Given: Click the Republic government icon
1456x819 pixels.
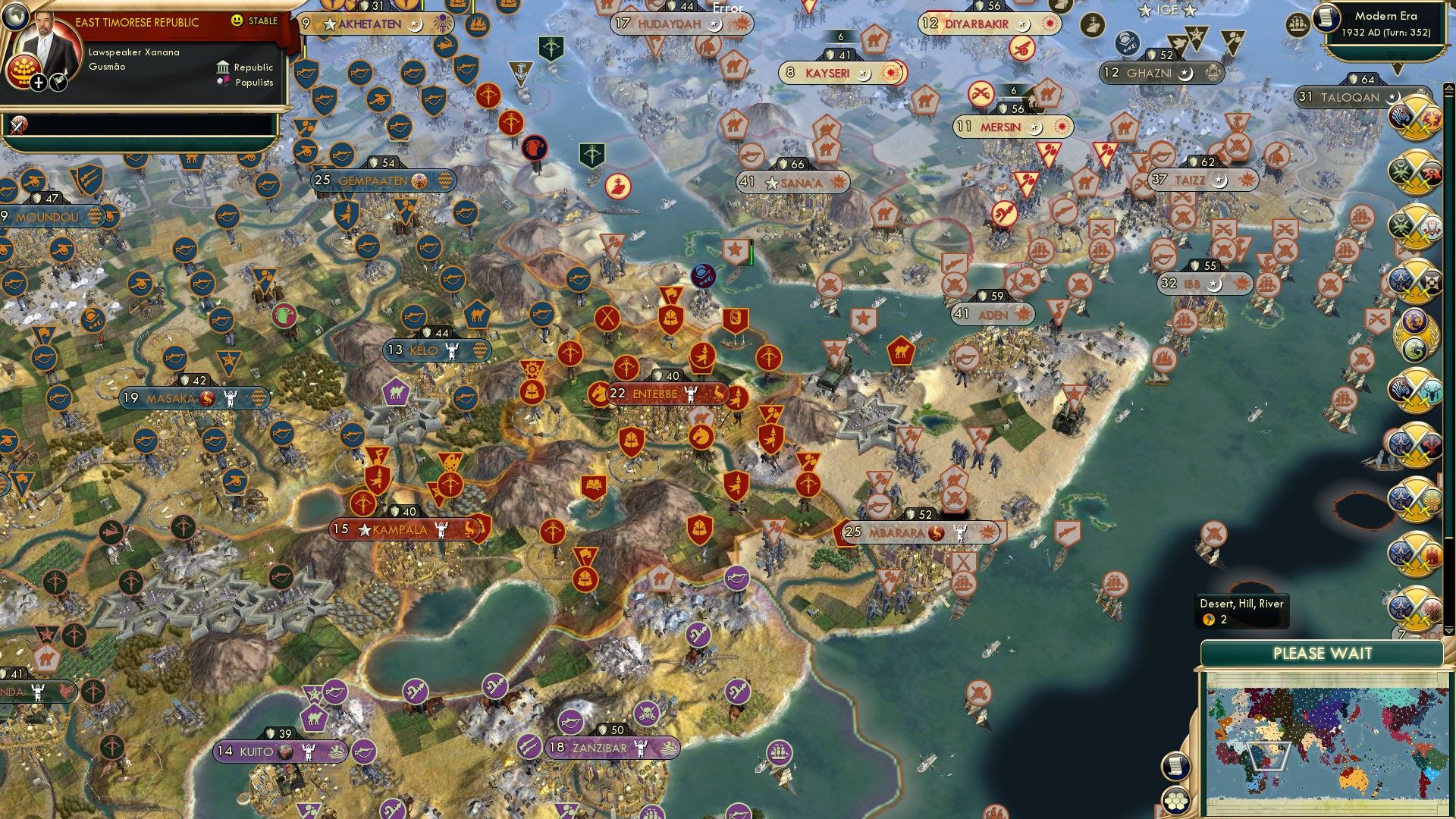Looking at the screenshot, I should [222, 67].
